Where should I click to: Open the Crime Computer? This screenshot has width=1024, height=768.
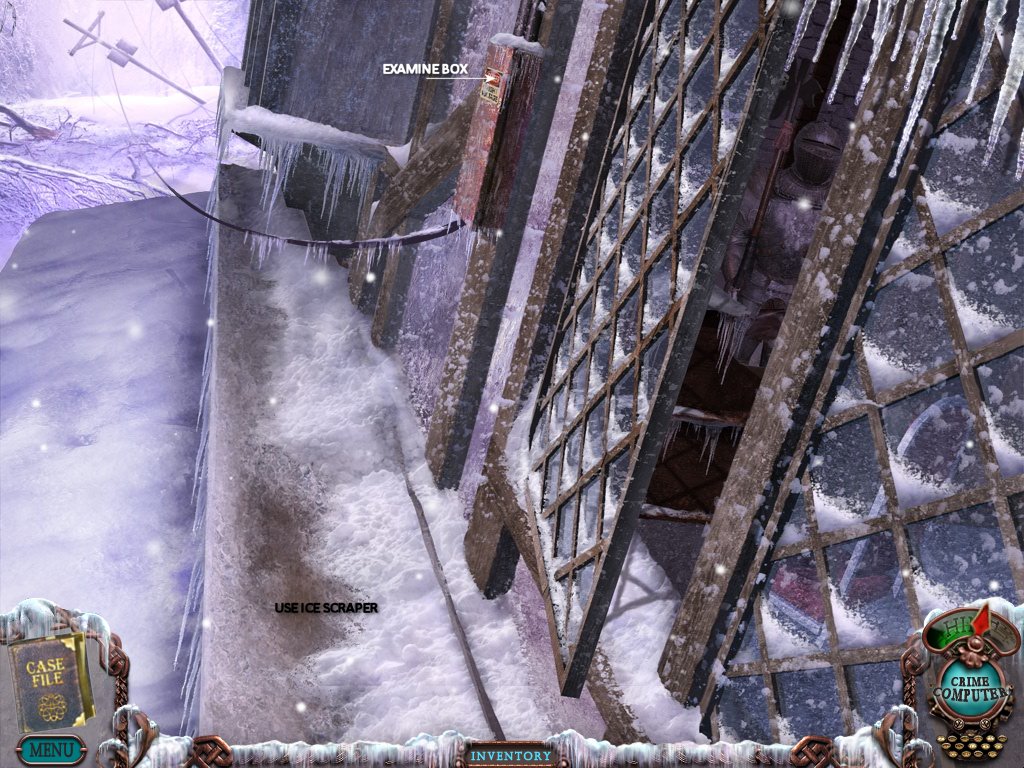point(960,689)
